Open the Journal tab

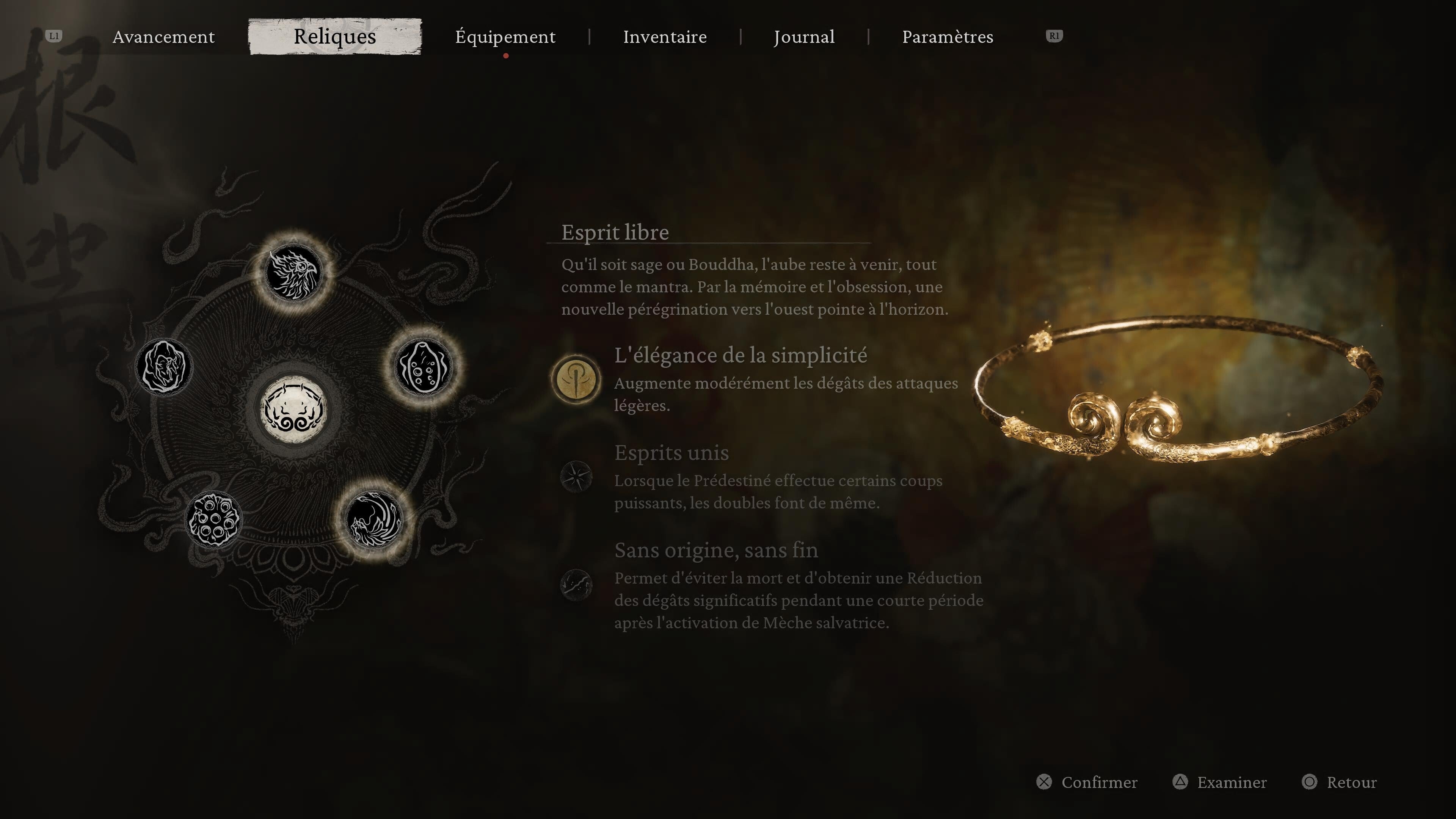[804, 37]
